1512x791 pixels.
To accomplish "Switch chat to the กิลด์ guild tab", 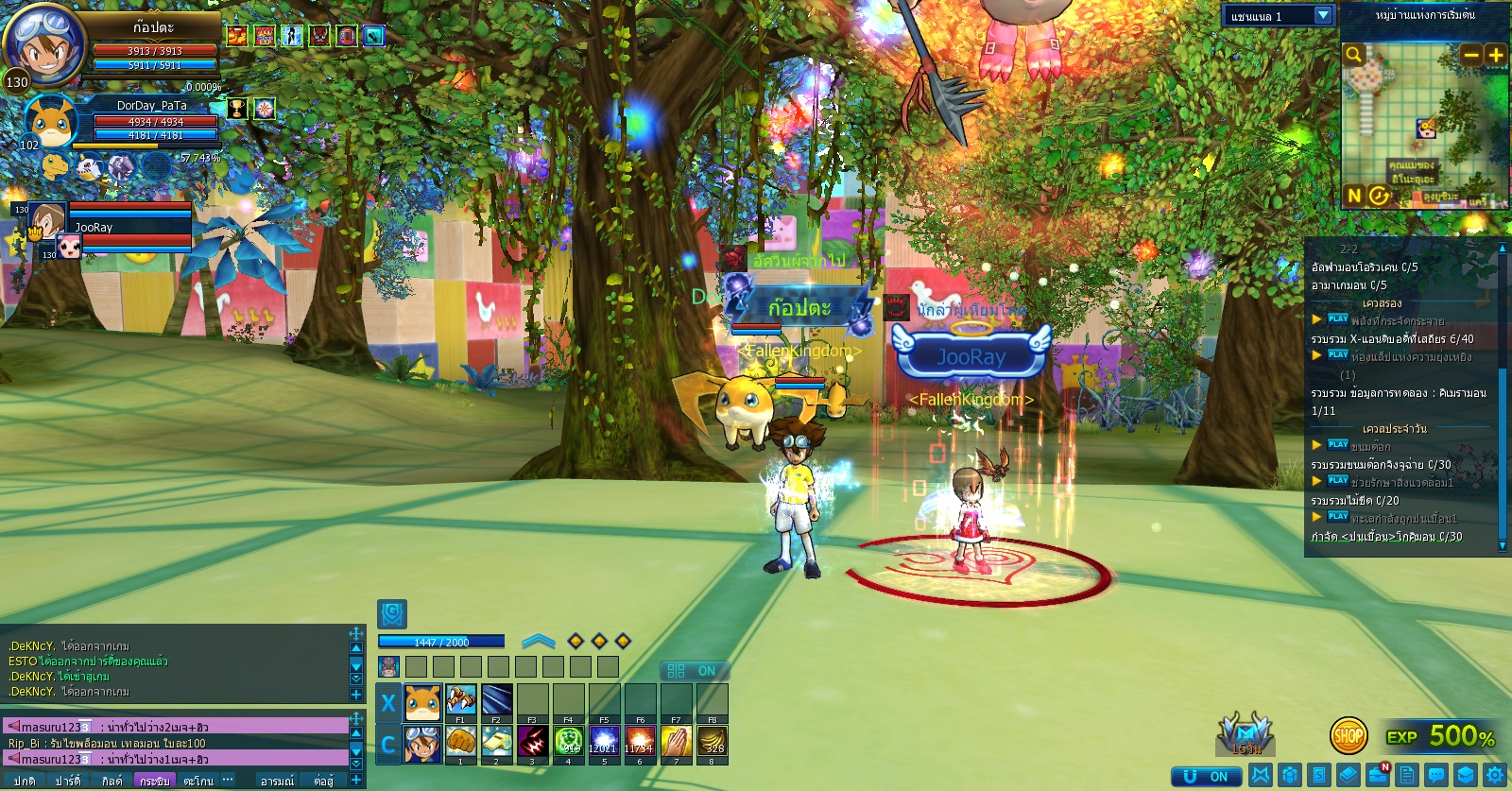I will (112, 781).
